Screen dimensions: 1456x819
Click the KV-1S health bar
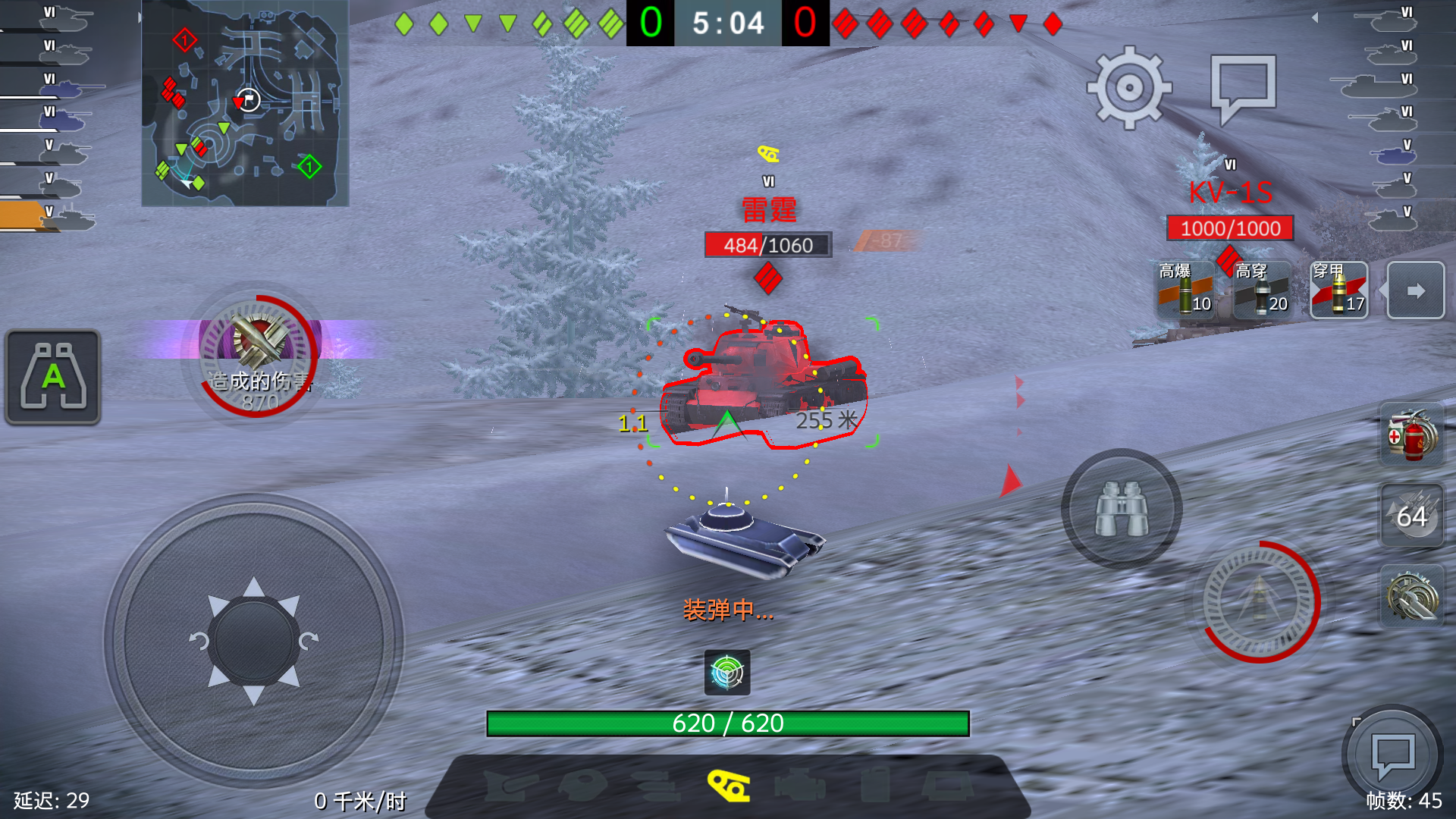[x=1230, y=229]
